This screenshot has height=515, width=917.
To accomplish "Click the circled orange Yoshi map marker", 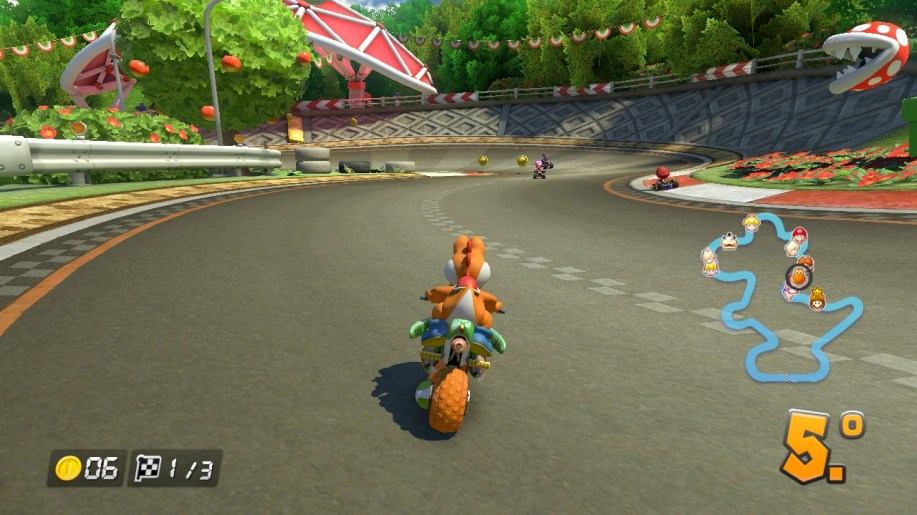I will point(798,277).
